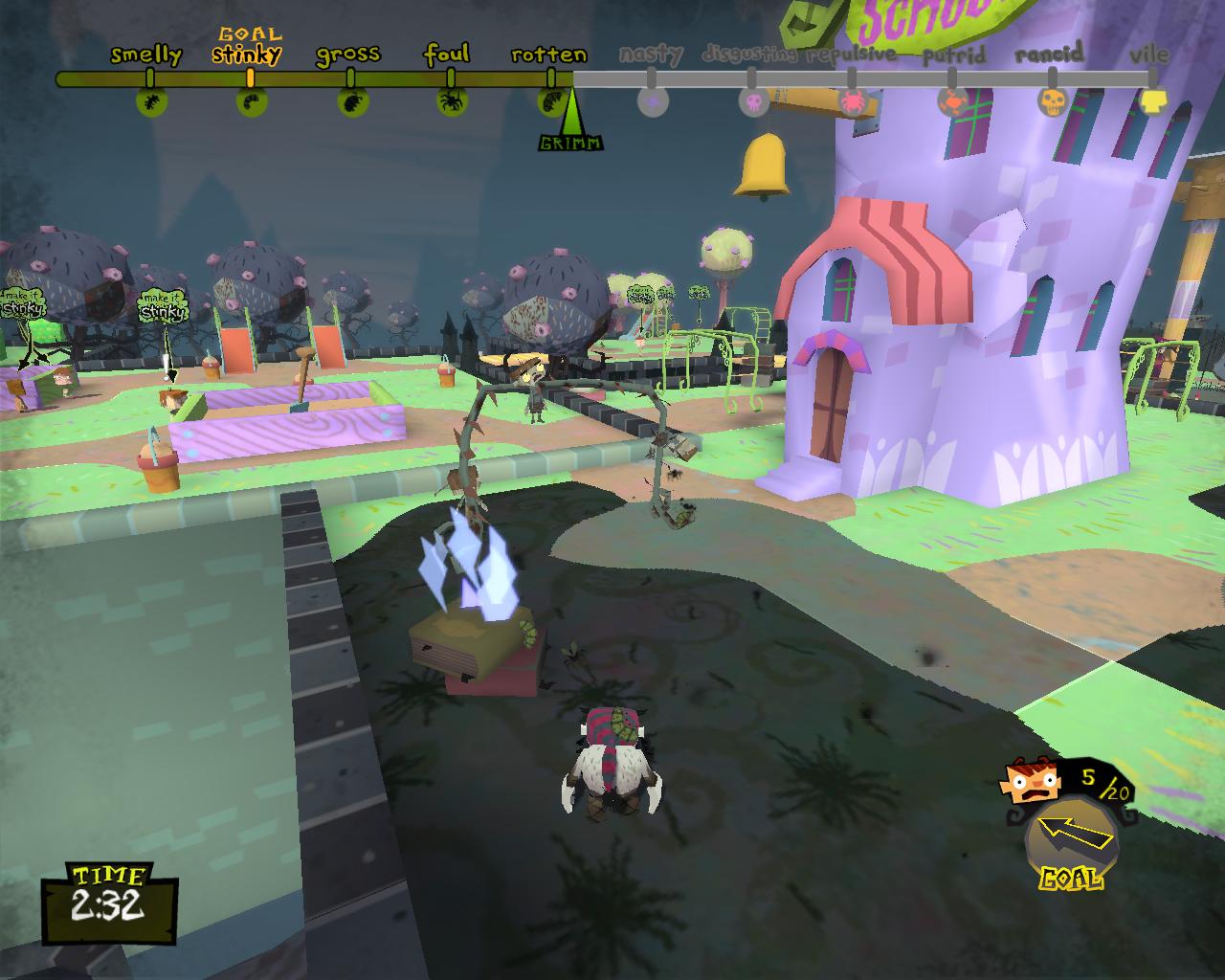Screen dimensions: 1225x980
Task: Select the gross stage icon
Action: [351, 100]
